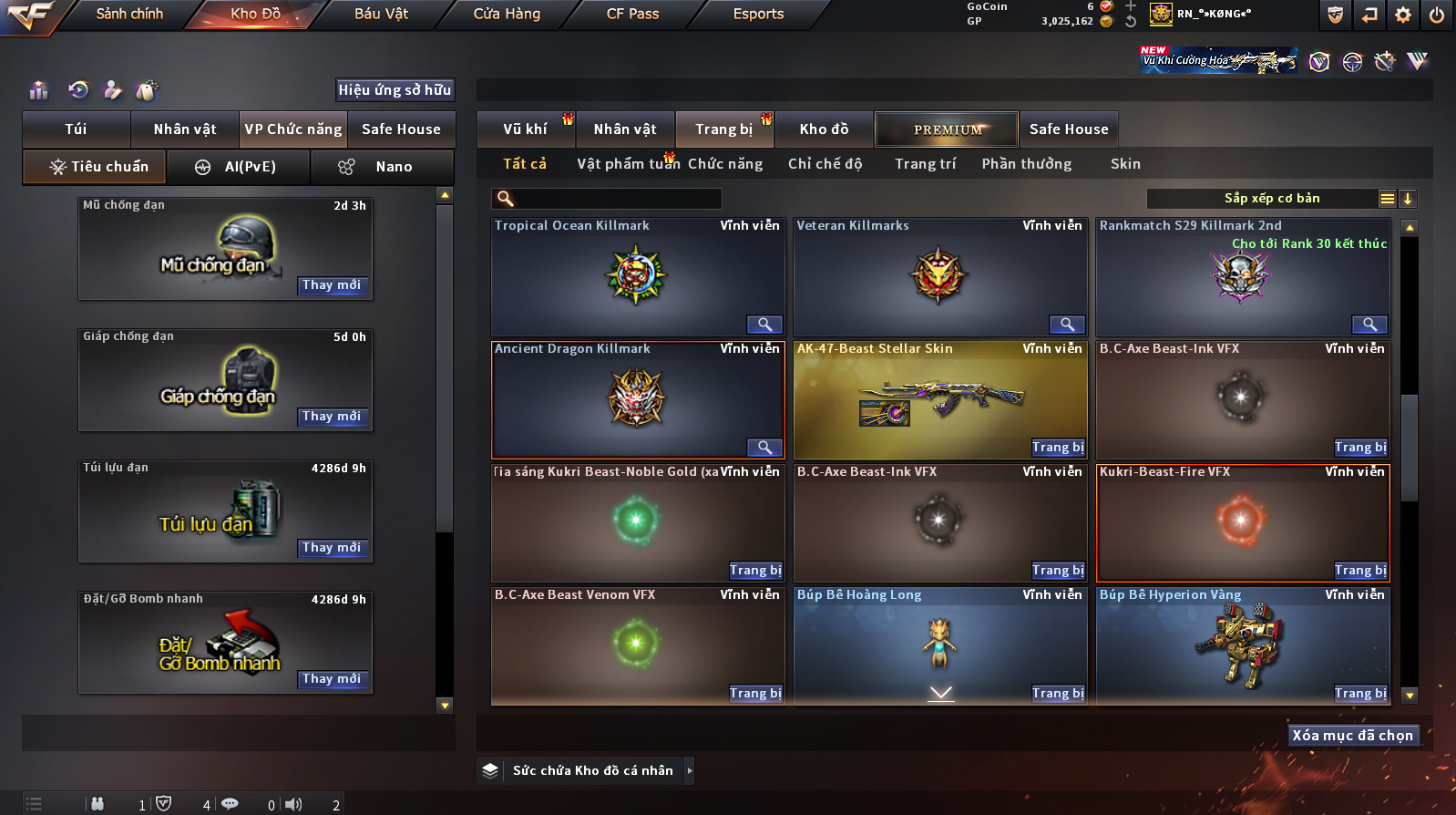Renew the Mũ chống đạn helmet
Viewport: 1456px width, 815px height.
(332, 285)
